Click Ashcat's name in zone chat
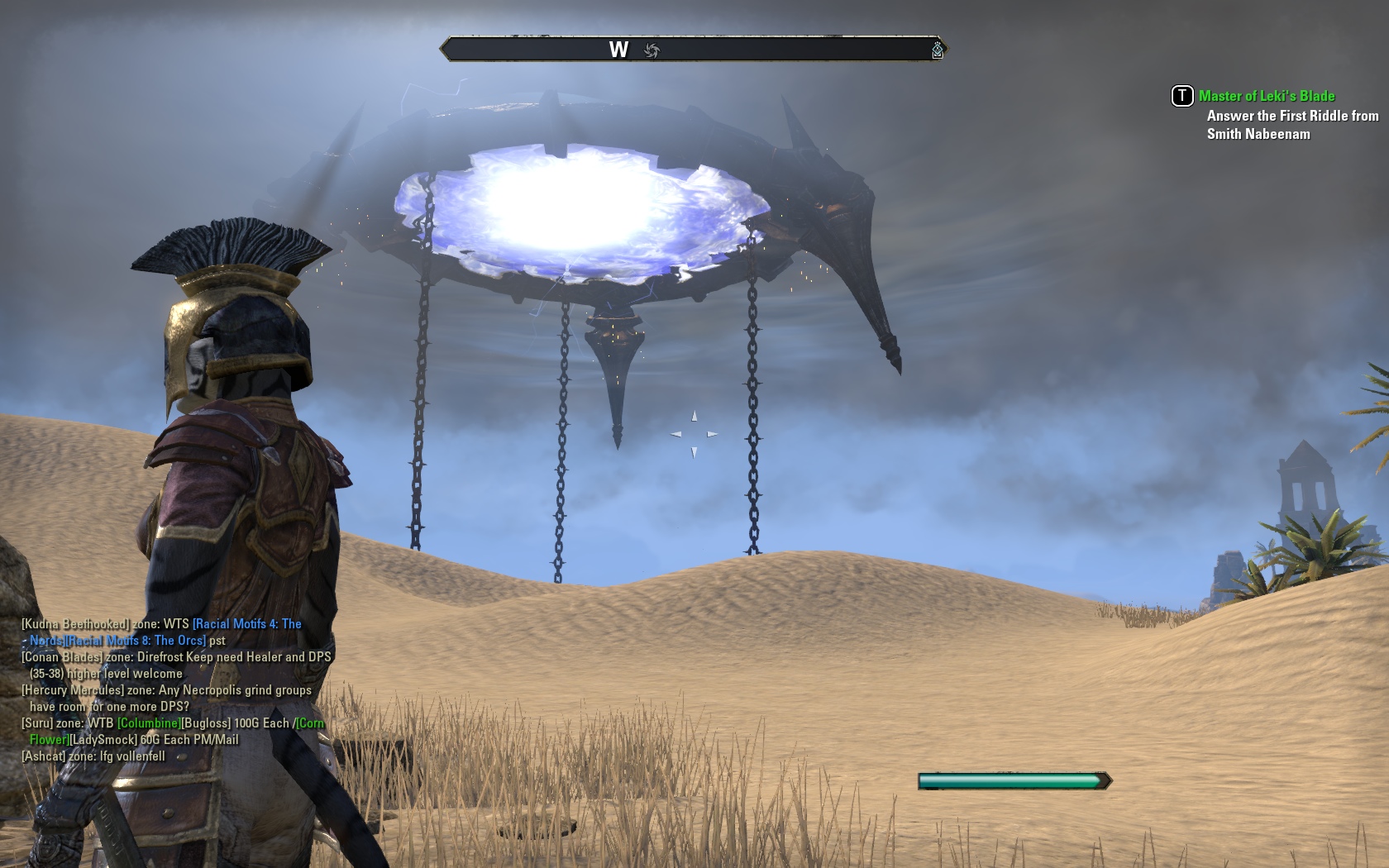 43,756
